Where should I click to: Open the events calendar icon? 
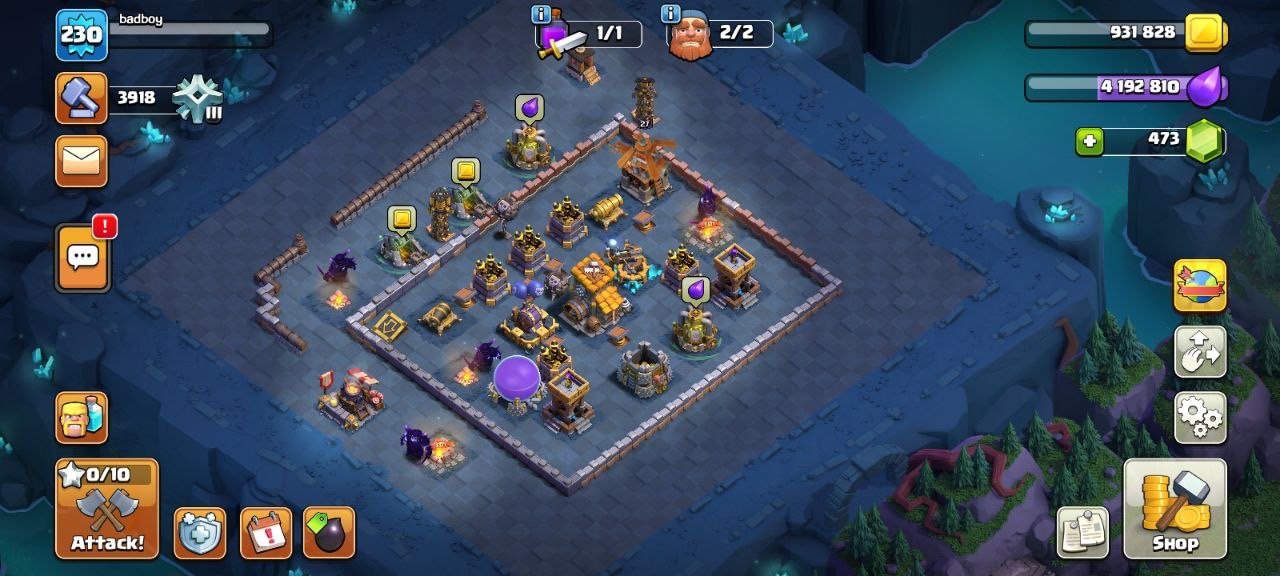point(266,533)
